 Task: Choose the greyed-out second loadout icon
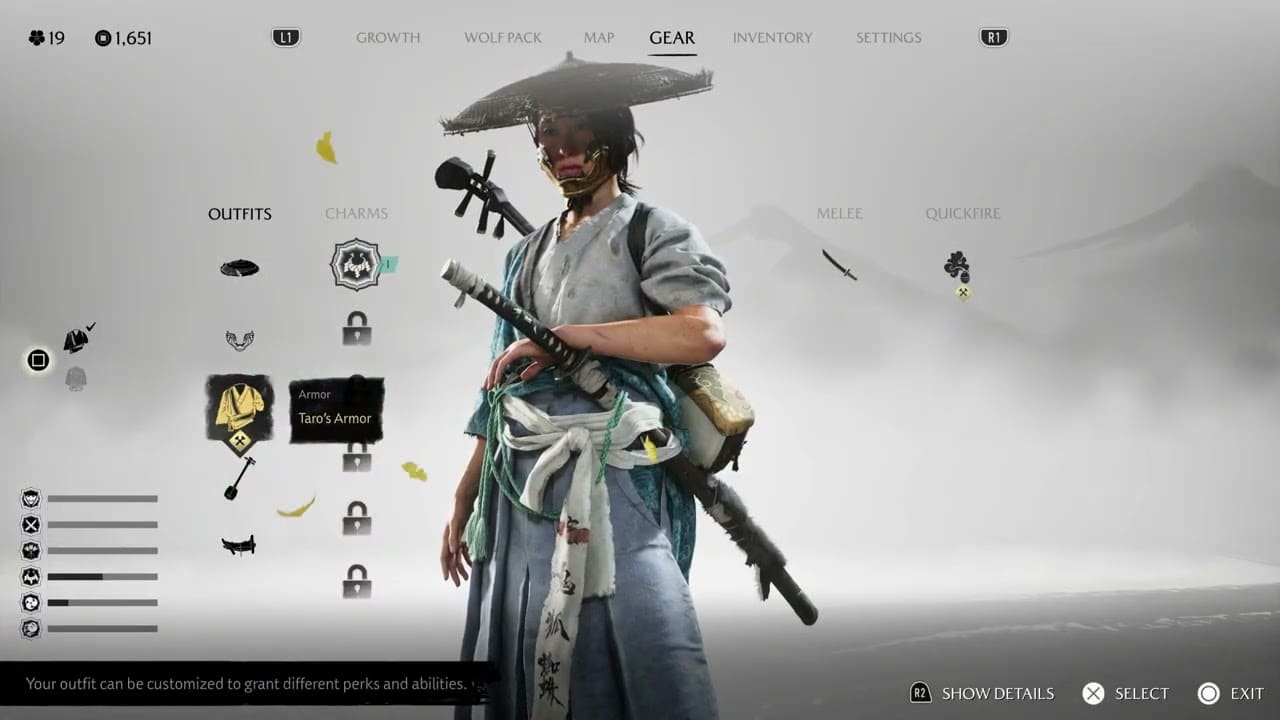76,378
